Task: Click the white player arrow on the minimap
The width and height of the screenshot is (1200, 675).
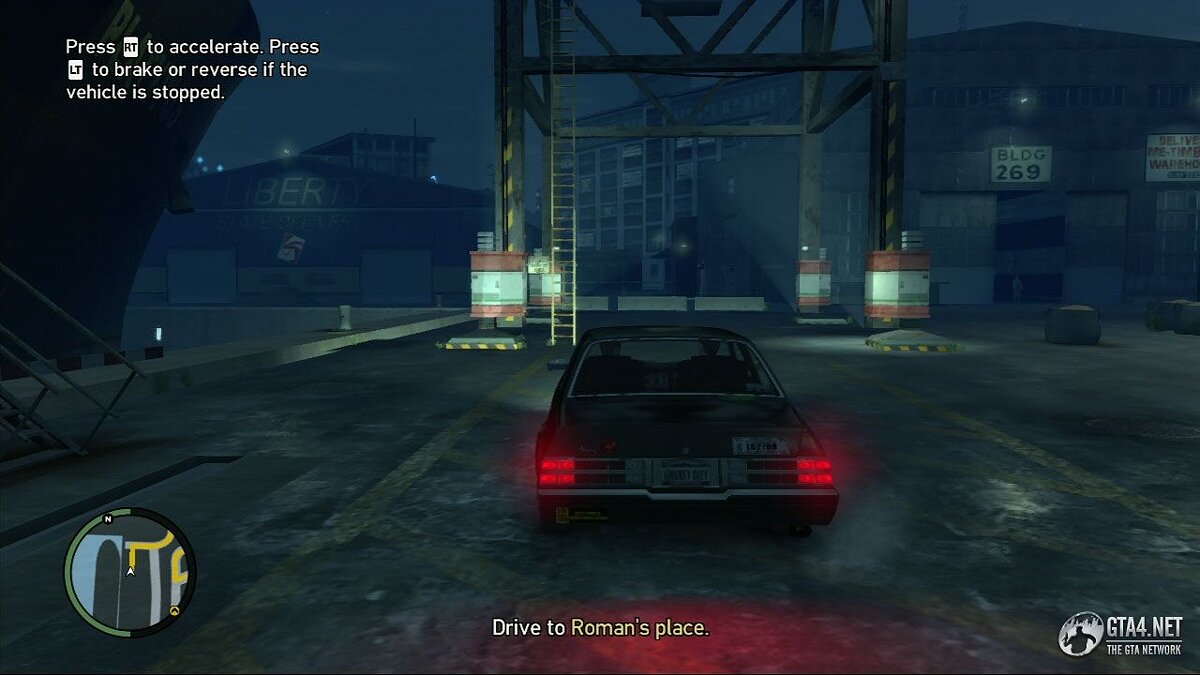Action: [x=130, y=571]
